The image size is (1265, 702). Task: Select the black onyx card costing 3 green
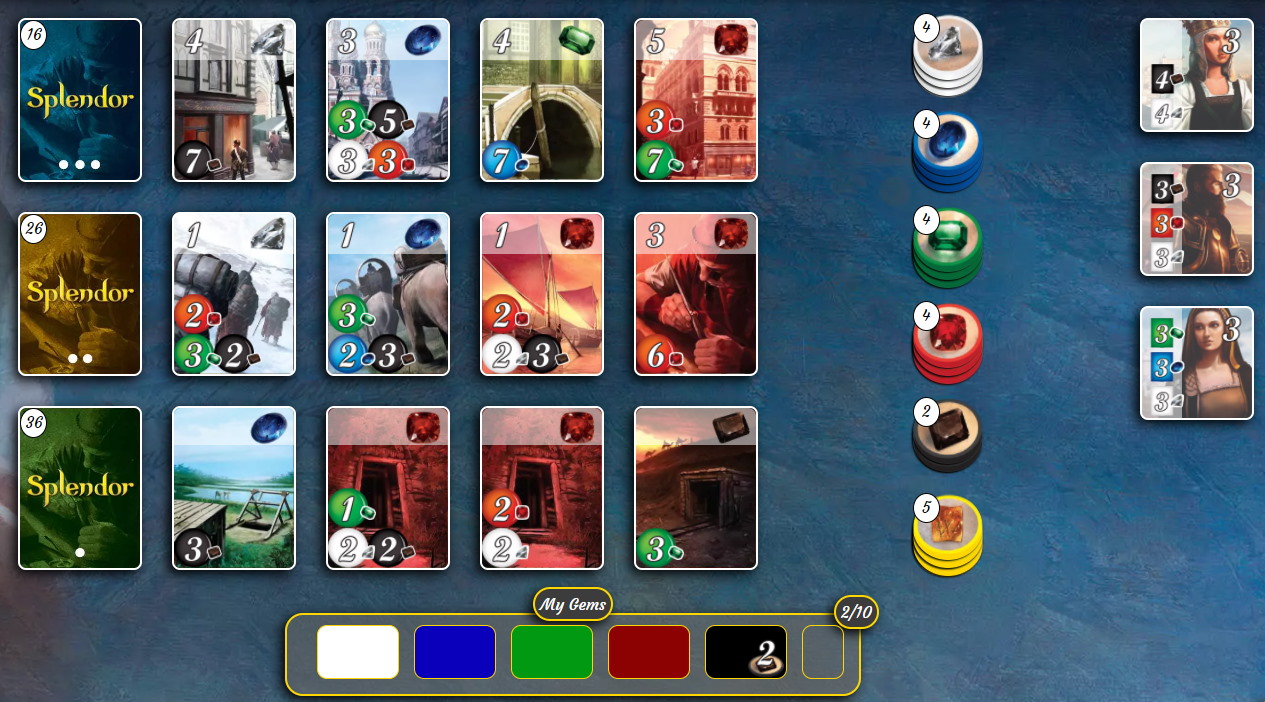pos(696,488)
